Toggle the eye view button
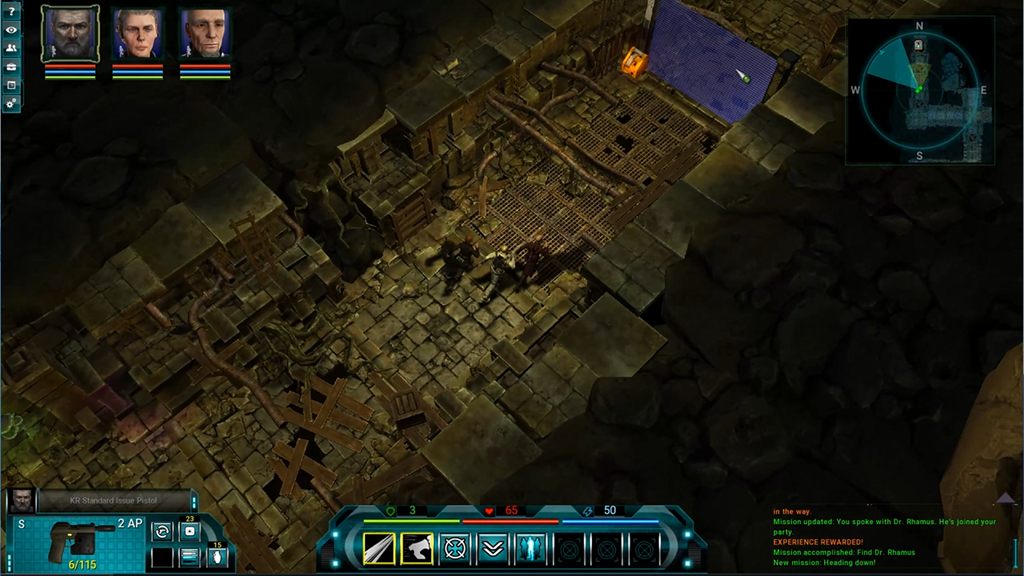The image size is (1024, 576). [x=11, y=30]
